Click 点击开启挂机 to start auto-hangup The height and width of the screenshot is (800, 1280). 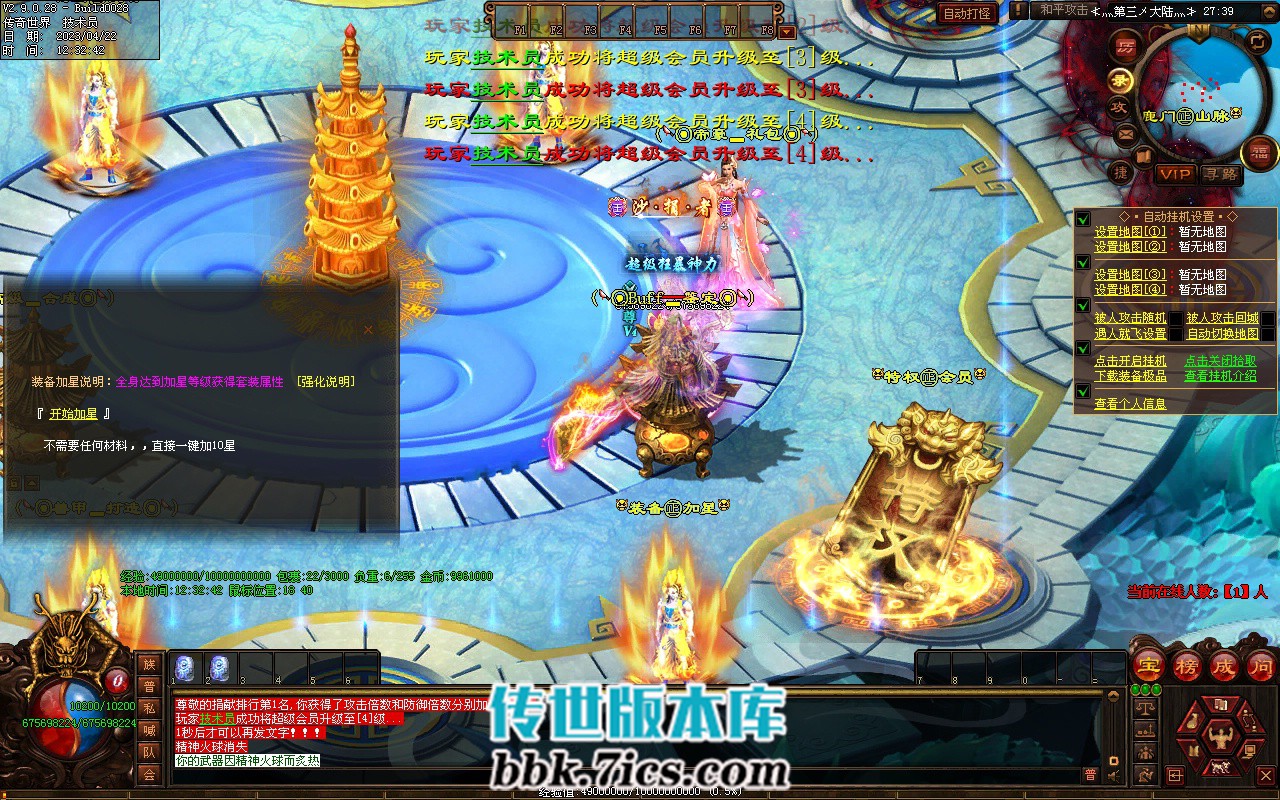pos(1130,361)
